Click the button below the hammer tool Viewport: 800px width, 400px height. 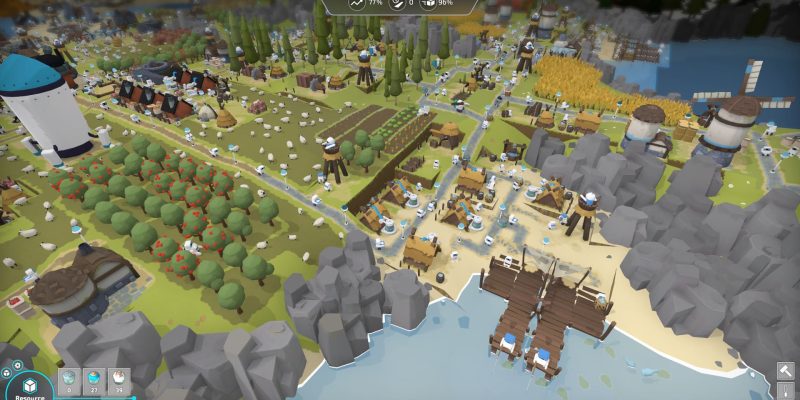click(786, 393)
